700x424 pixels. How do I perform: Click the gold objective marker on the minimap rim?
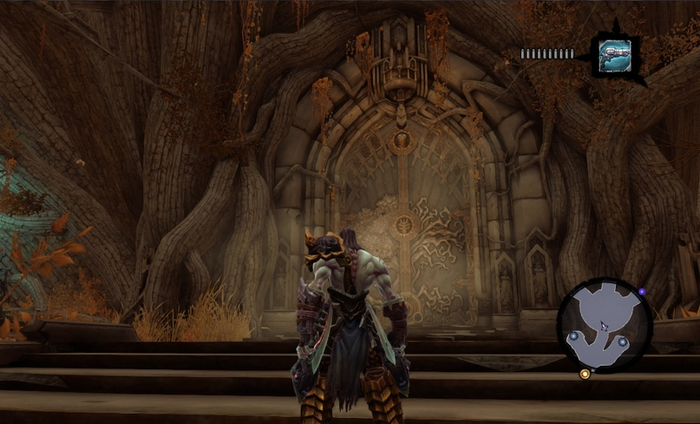[x=585, y=374]
